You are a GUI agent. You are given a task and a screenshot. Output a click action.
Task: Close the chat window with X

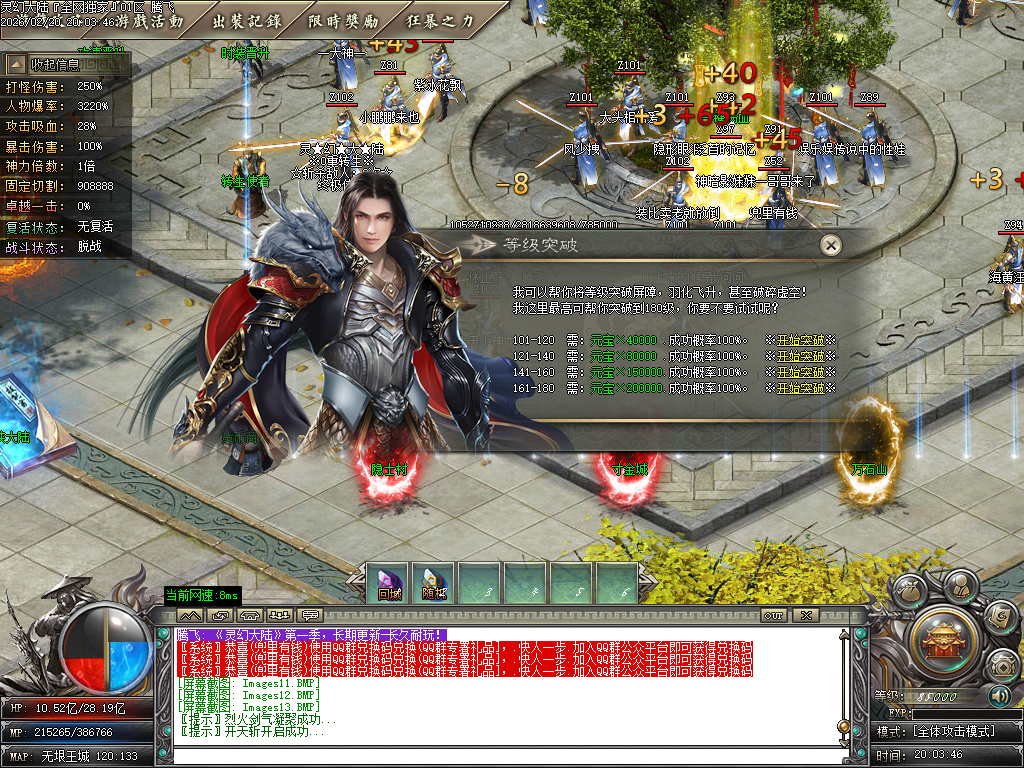[x=805, y=615]
